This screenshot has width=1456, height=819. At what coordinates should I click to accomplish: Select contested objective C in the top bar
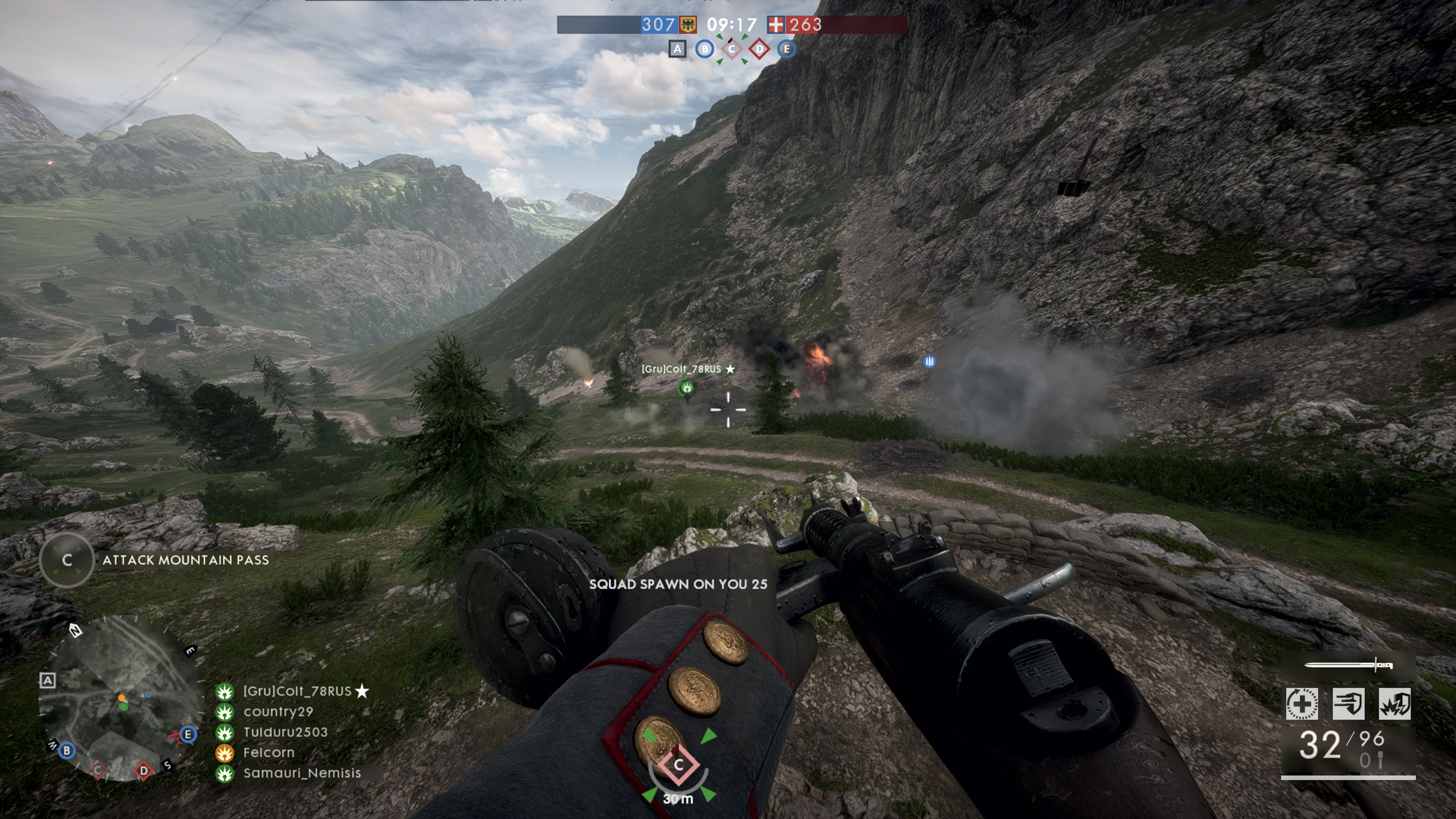pos(732,49)
